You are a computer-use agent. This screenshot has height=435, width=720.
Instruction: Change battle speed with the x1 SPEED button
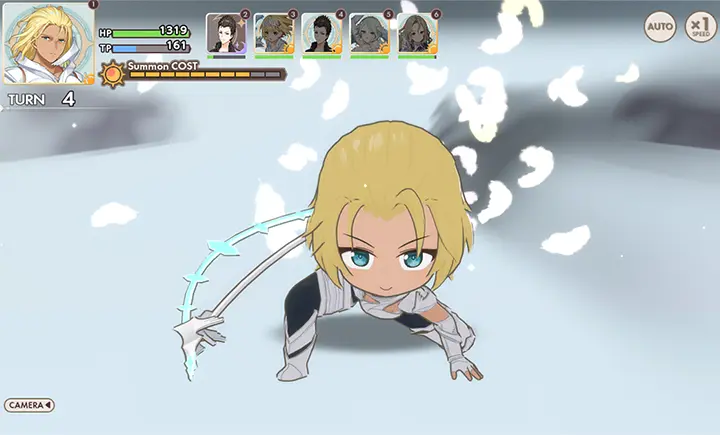699,26
